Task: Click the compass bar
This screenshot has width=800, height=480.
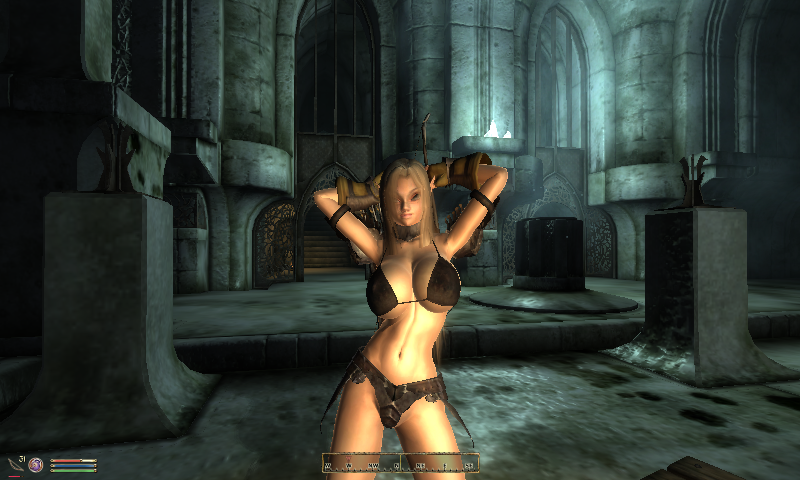Action: (x=400, y=463)
